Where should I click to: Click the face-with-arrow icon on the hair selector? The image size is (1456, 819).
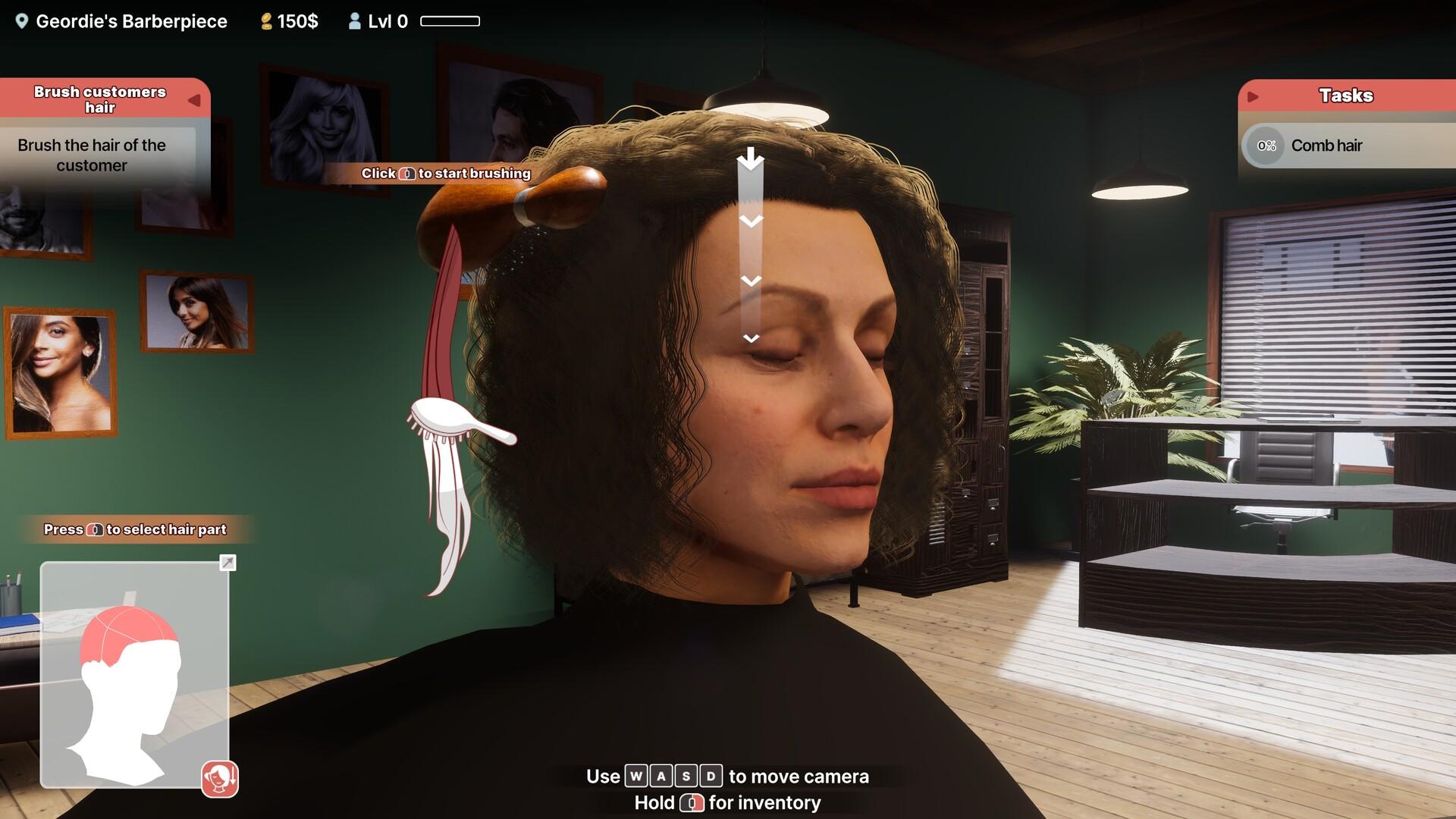[220, 777]
